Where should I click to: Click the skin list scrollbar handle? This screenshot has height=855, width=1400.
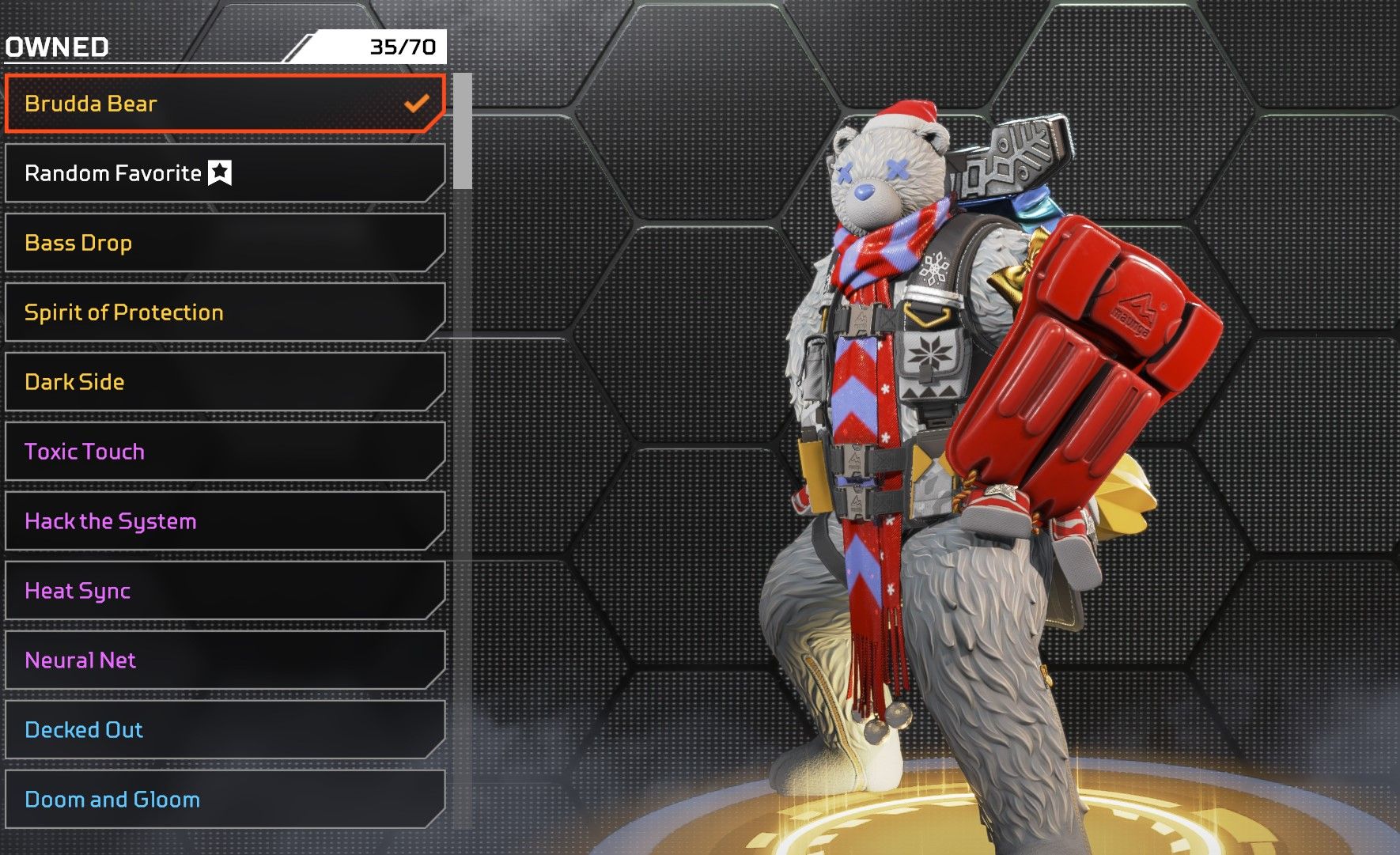point(463,131)
